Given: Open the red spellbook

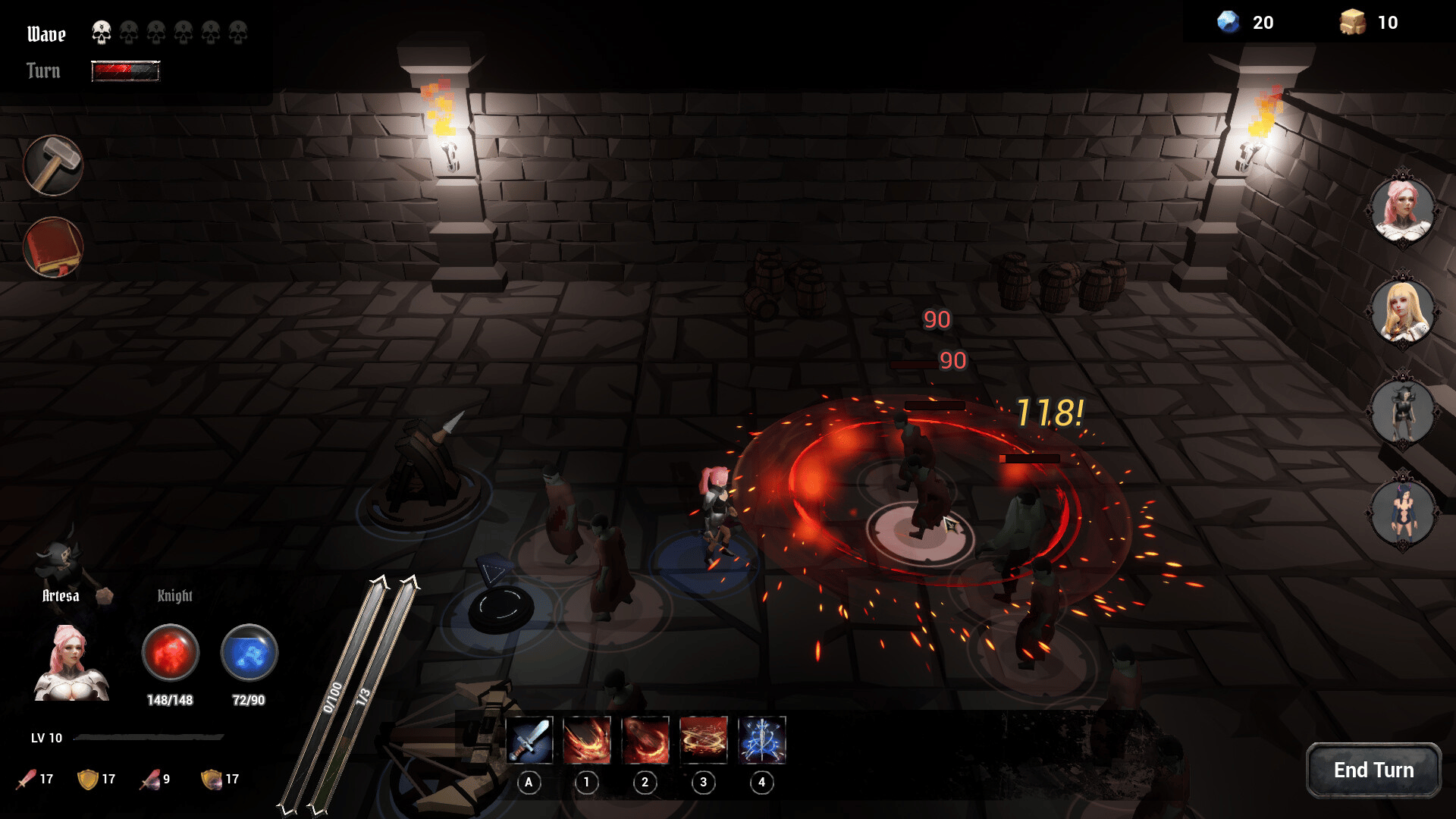Looking at the screenshot, I should pos(53,247).
